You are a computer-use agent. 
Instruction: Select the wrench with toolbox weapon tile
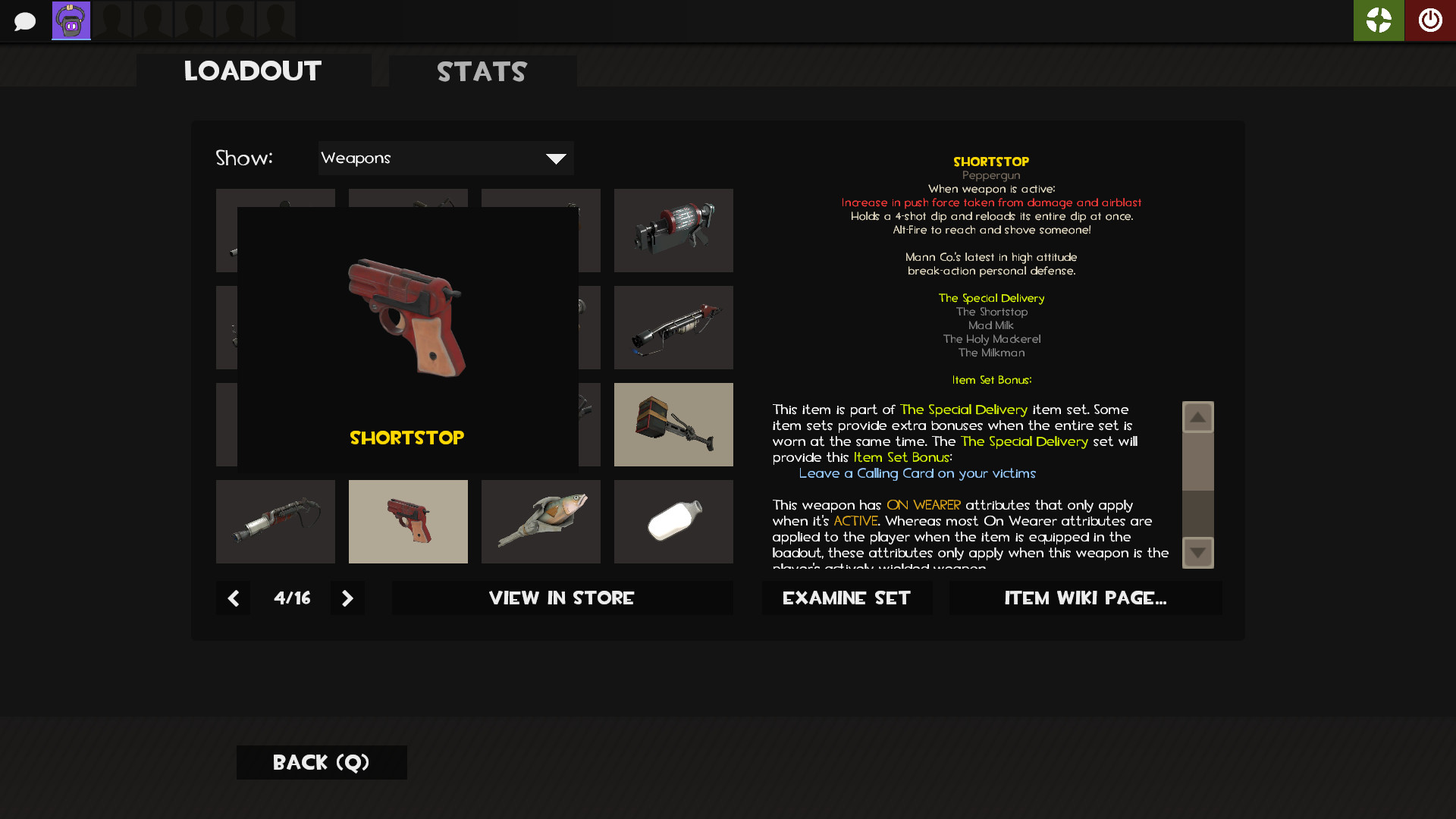(673, 424)
